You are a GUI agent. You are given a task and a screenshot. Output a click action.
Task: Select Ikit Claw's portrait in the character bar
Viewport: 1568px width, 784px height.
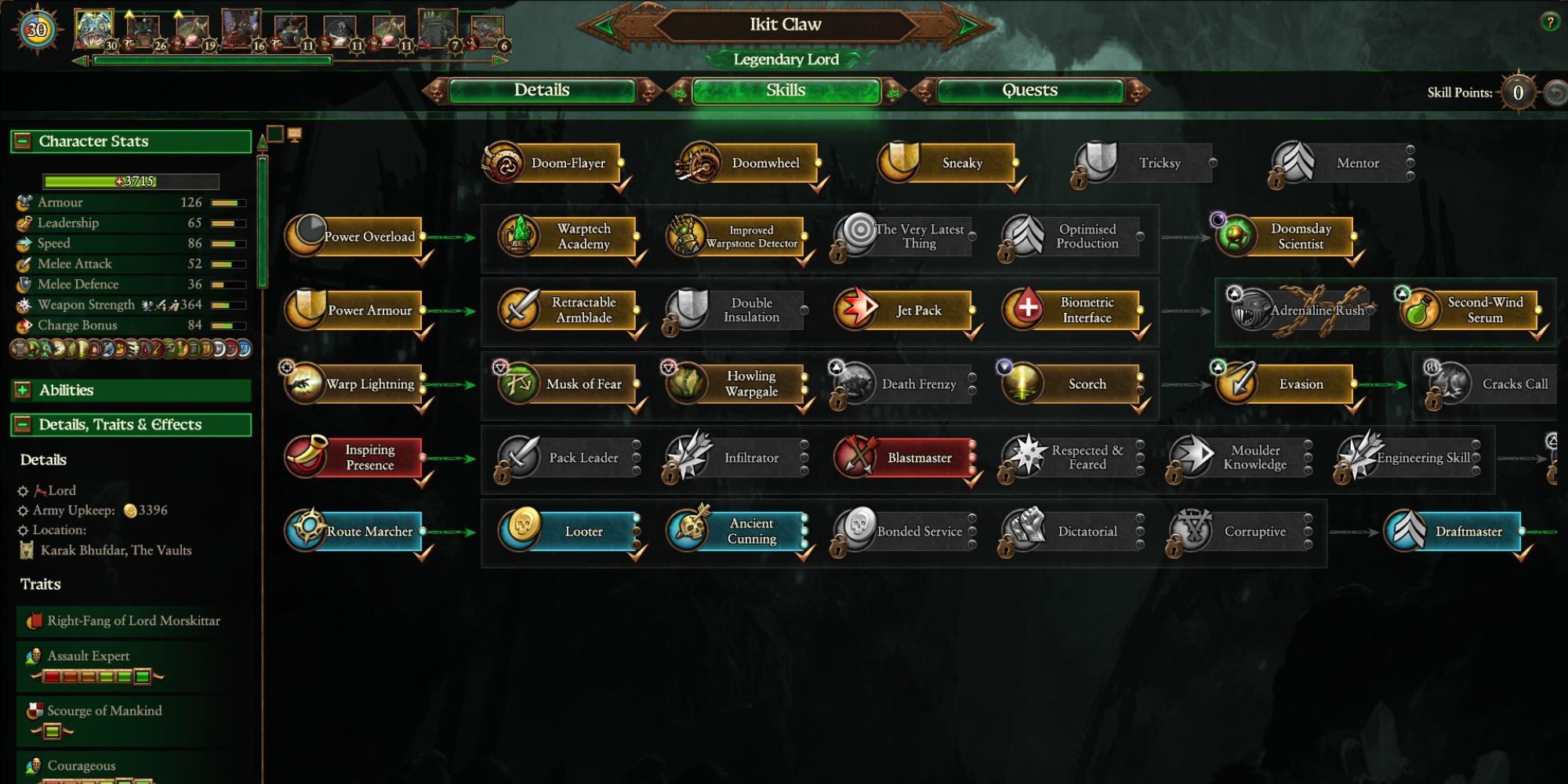[x=94, y=24]
